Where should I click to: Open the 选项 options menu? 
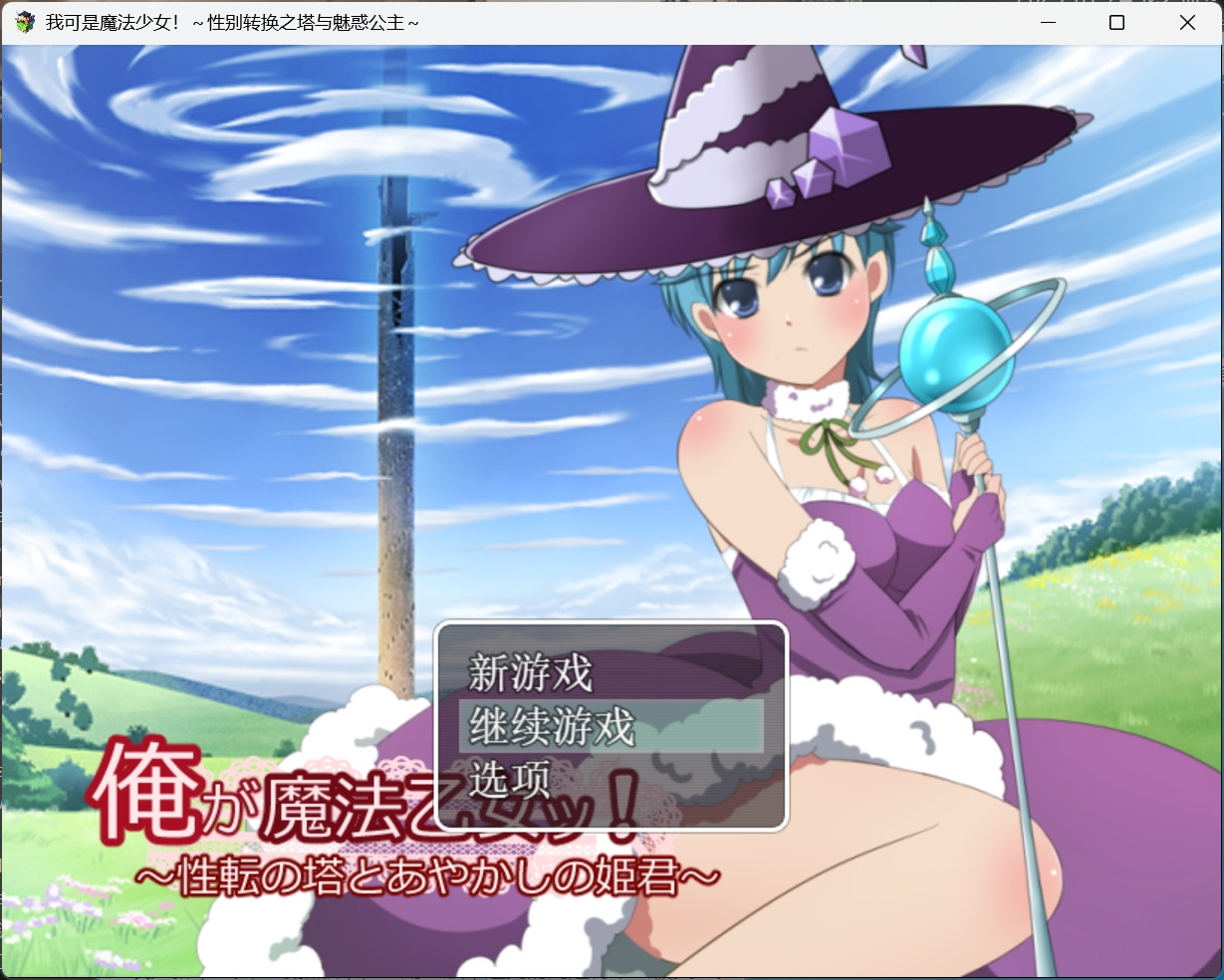coord(509,779)
